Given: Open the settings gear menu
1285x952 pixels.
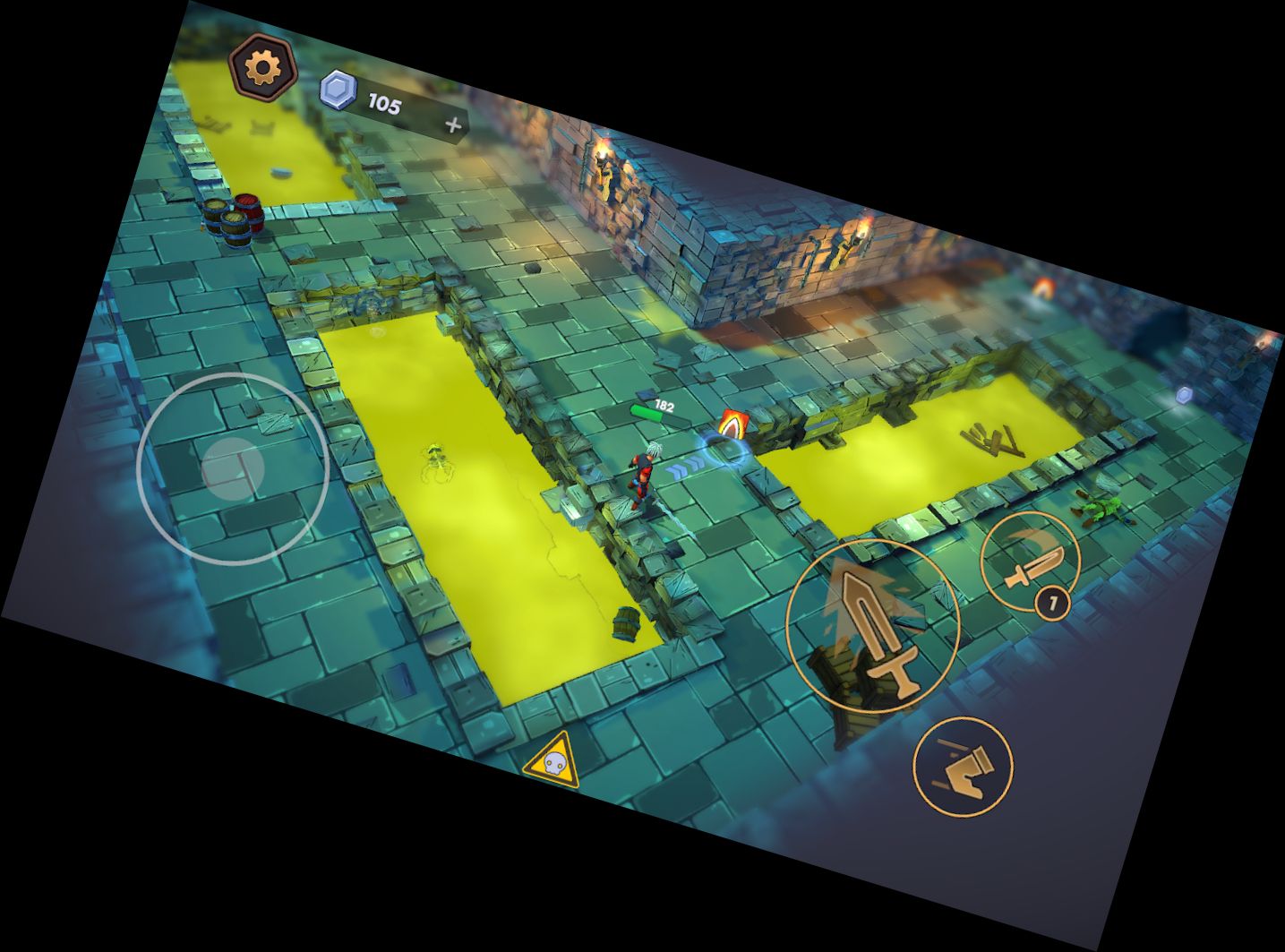Looking at the screenshot, I should click(x=261, y=66).
